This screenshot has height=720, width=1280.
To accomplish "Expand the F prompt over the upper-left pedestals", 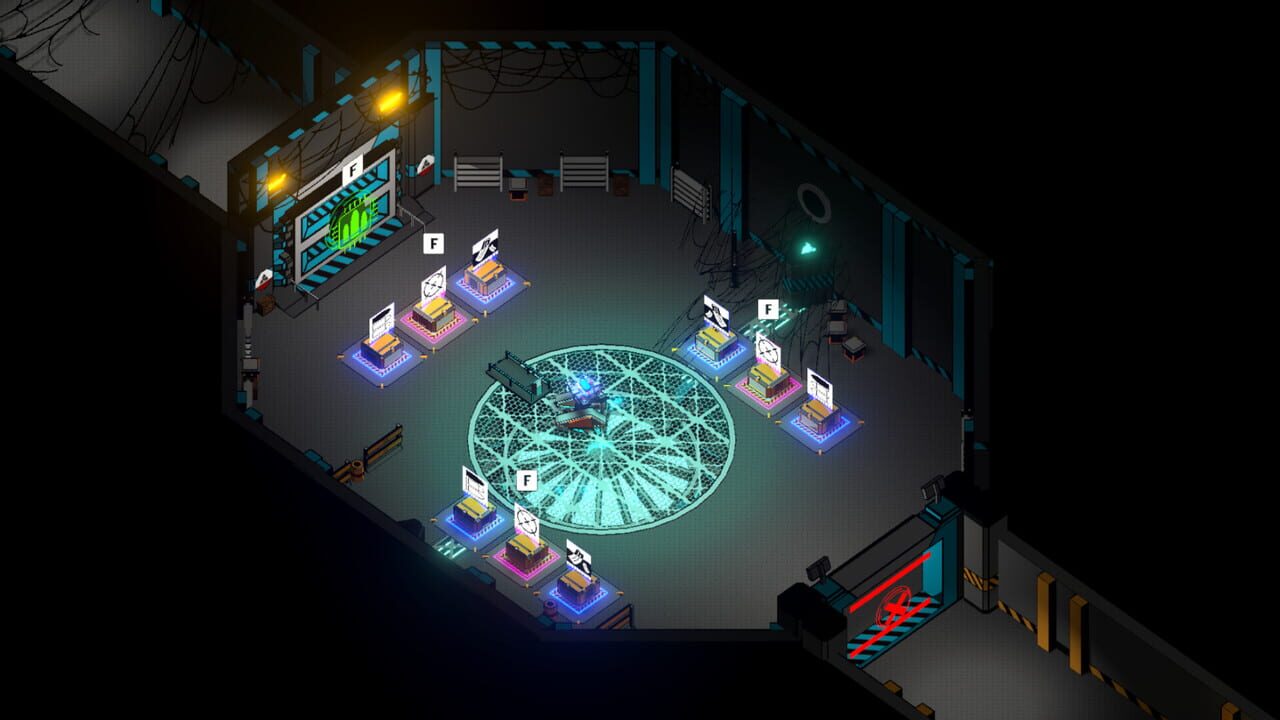I will point(434,242).
